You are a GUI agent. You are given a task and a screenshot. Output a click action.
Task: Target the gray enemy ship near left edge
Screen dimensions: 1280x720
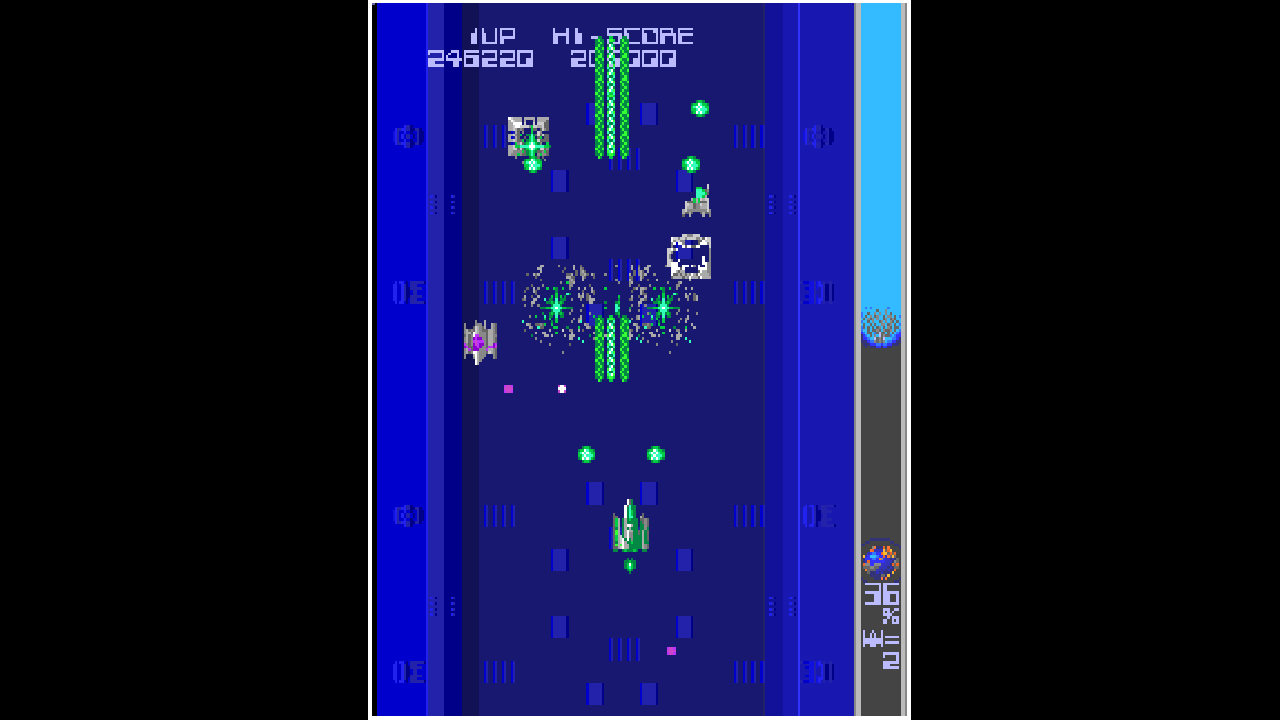pyautogui.click(x=478, y=340)
